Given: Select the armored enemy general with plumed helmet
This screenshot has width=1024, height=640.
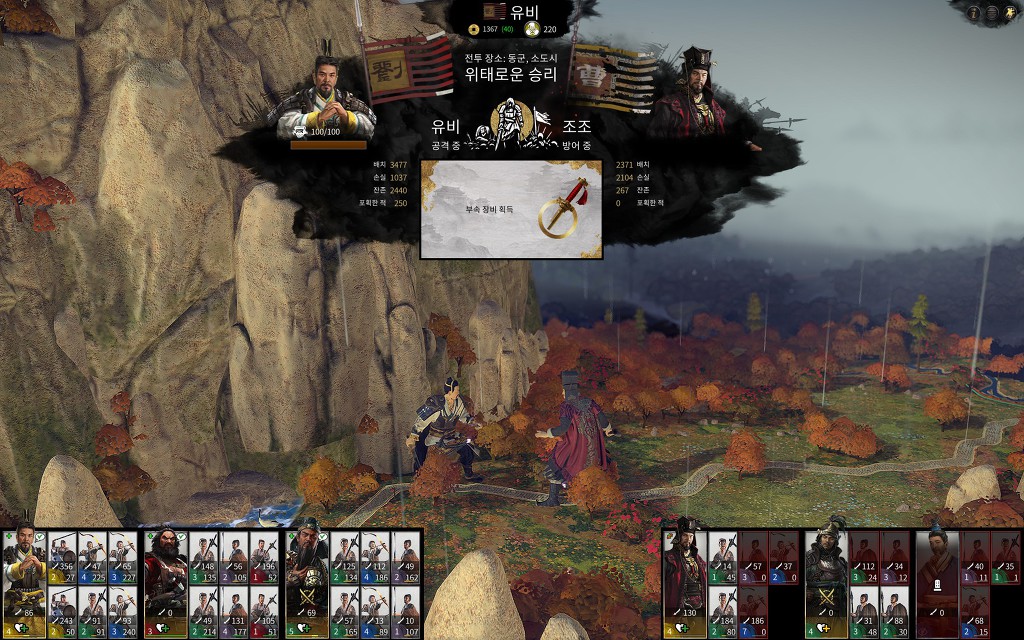Looking at the screenshot, I should (x=826, y=581).
